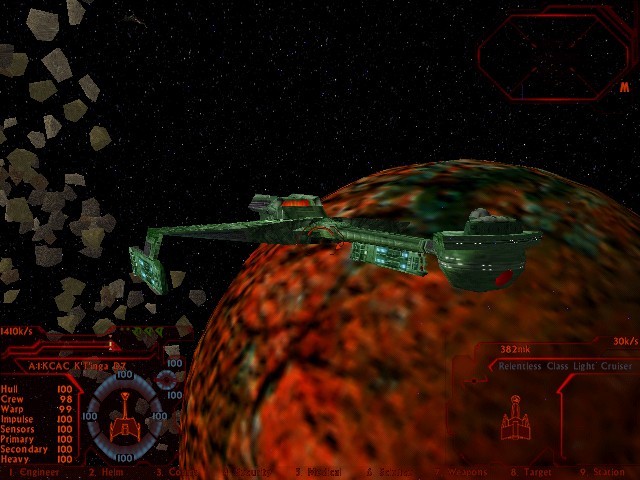Open the Science station menu
640x480 pixels.
388,472
